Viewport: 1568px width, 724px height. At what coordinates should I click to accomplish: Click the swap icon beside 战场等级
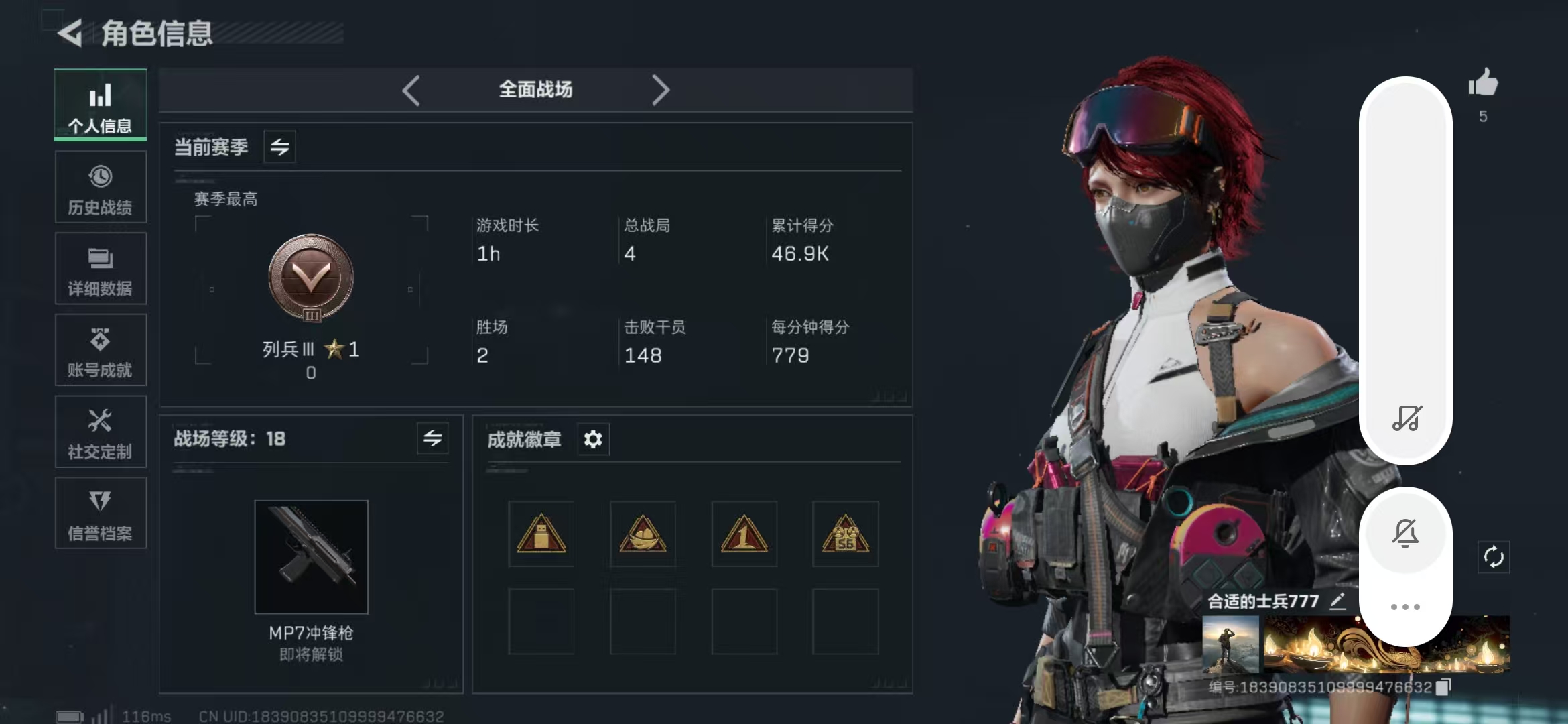click(x=433, y=438)
